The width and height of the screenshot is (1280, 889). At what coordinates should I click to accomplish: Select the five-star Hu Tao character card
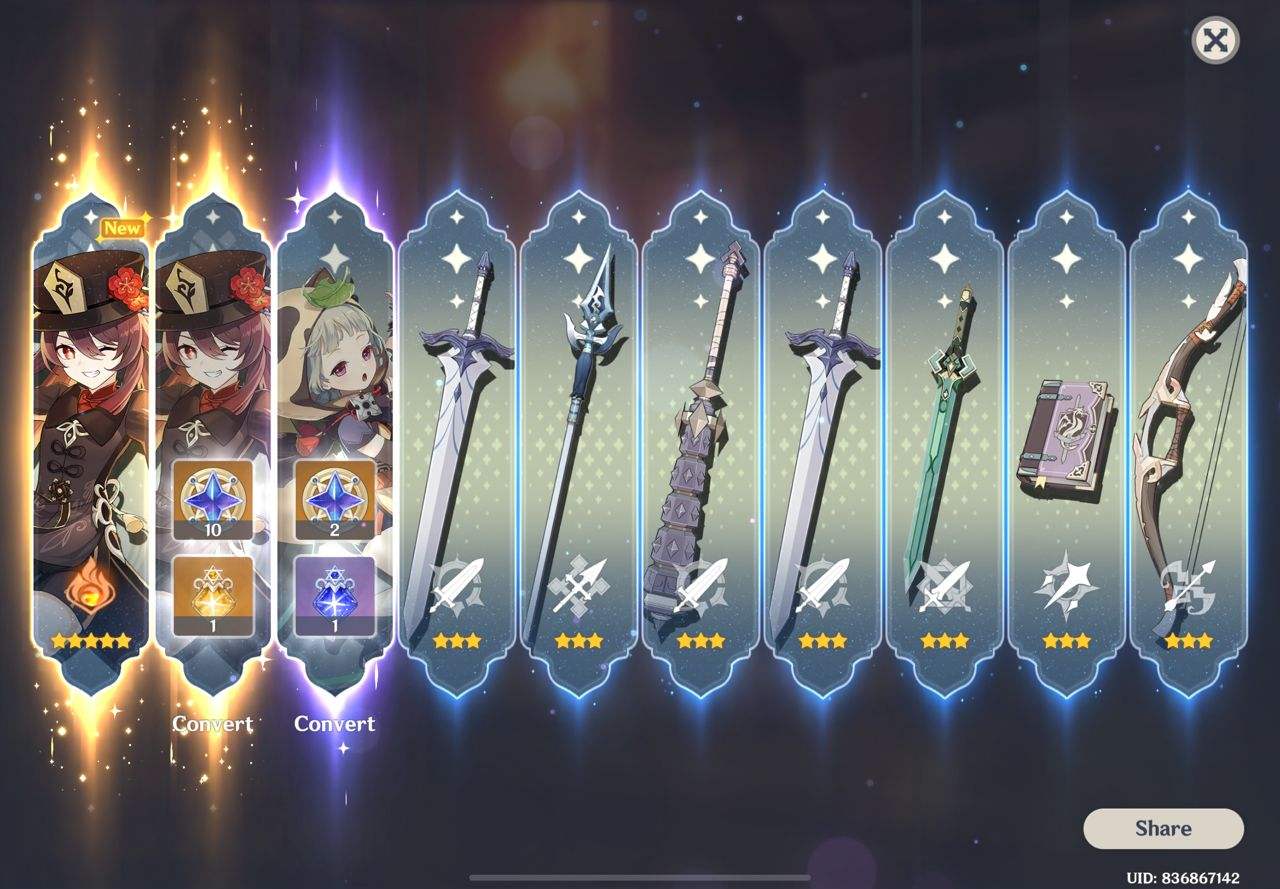pyautogui.click(x=90, y=420)
